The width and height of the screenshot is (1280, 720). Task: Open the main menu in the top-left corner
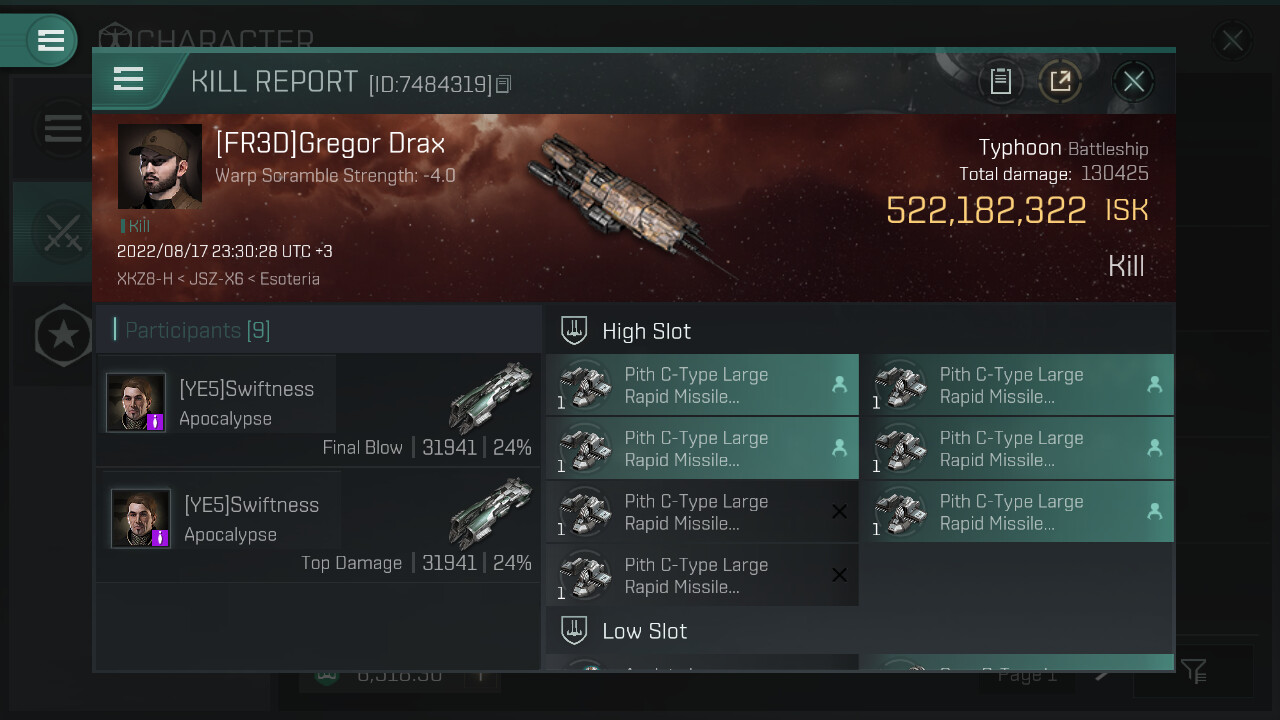(50, 40)
